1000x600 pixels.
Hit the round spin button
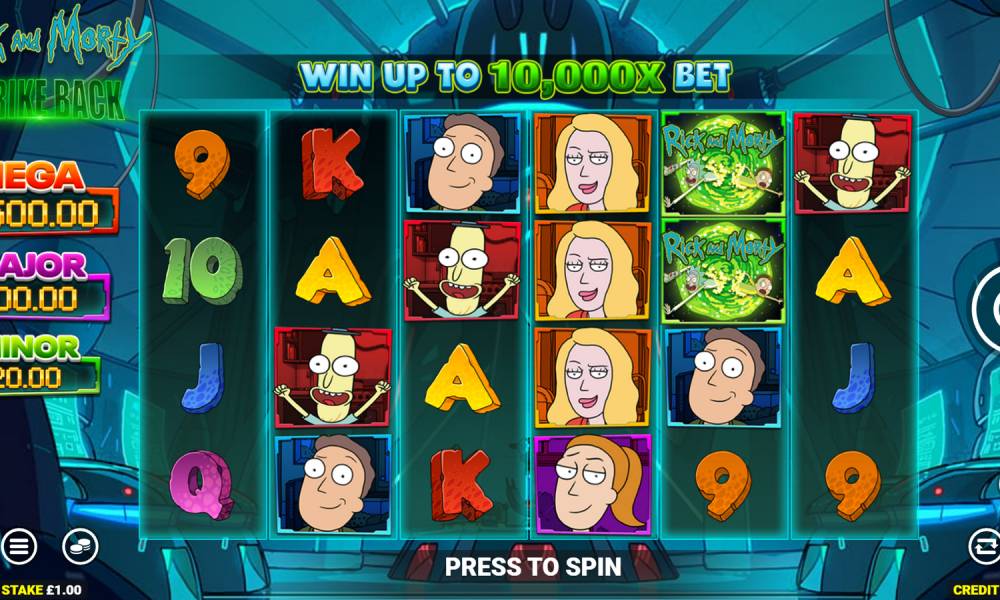[x=990, y=308]
